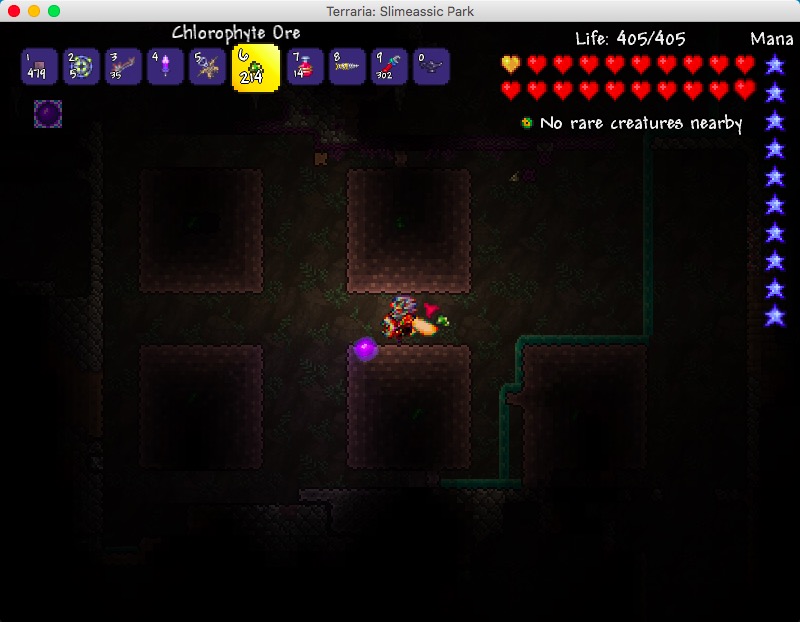Choose the hotbar slot 3 item stack of 35
Viewport: 800px width, 622px height.
[x=123, y=67]
